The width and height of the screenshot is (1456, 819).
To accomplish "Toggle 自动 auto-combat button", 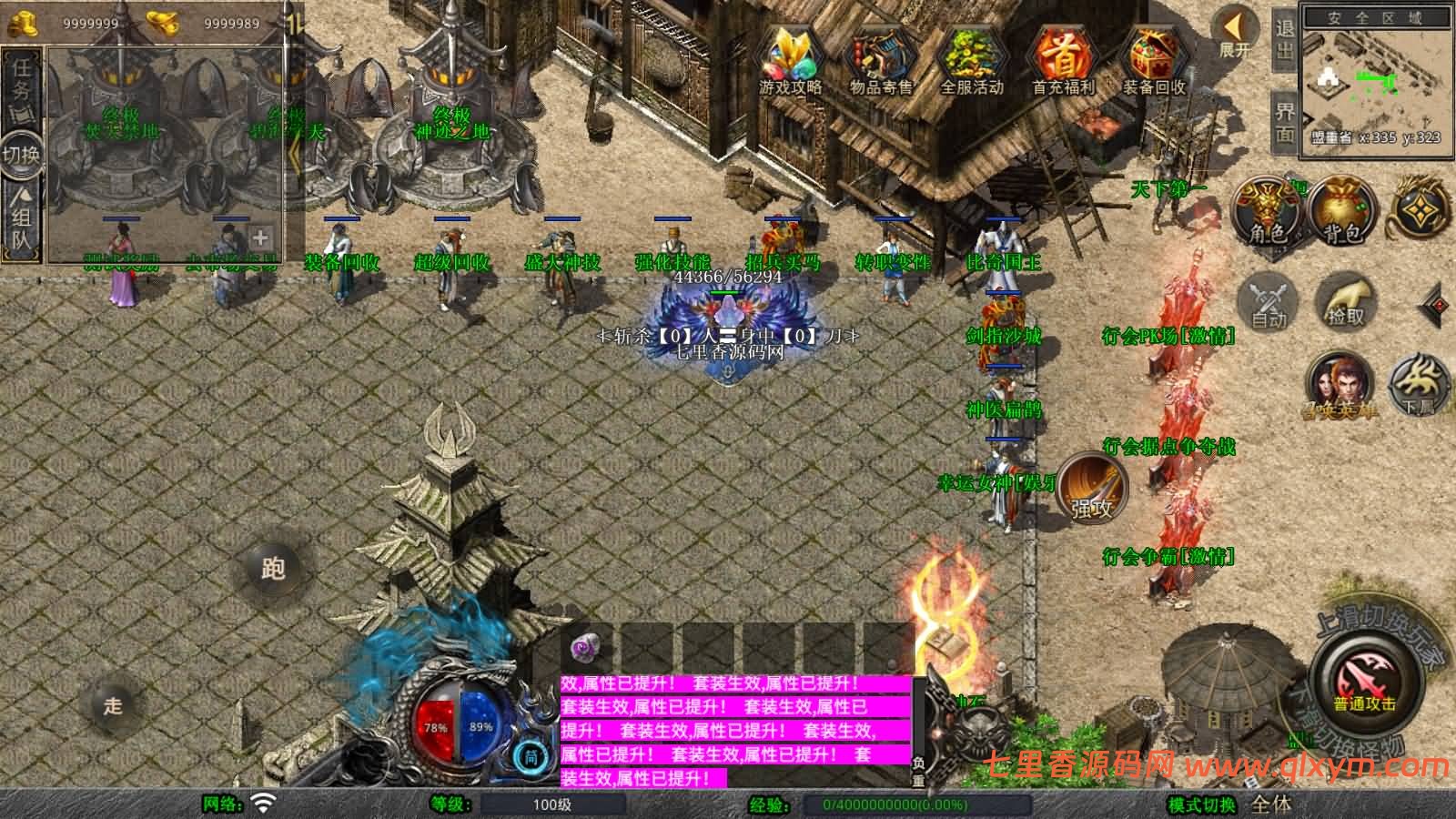I will tap(1269, 300).
